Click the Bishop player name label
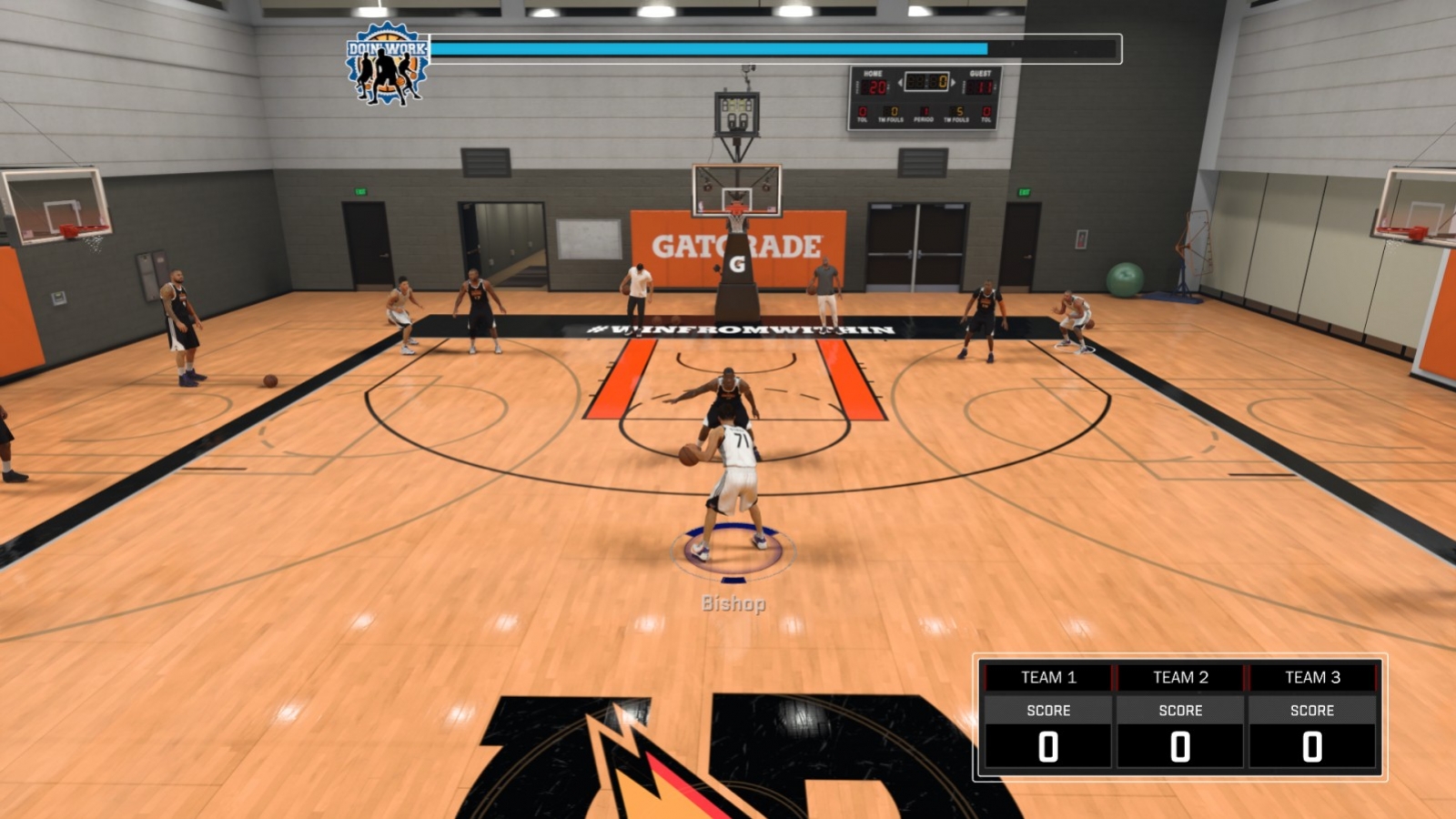Image resolution: width=1456 pixels, height=819 pixels. (x=733, y=602)
